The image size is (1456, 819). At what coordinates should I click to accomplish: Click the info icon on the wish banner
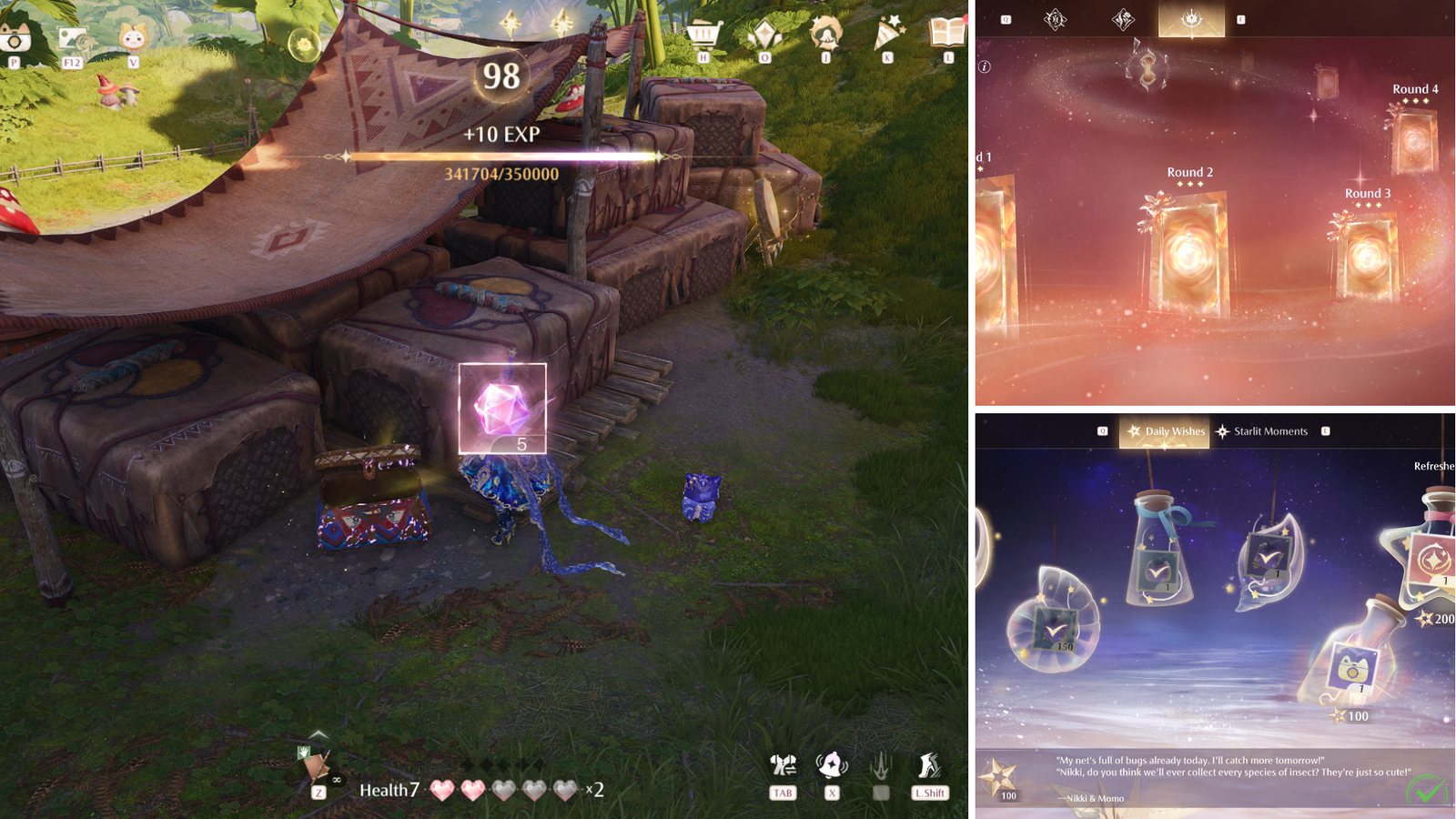coord(984,66)
